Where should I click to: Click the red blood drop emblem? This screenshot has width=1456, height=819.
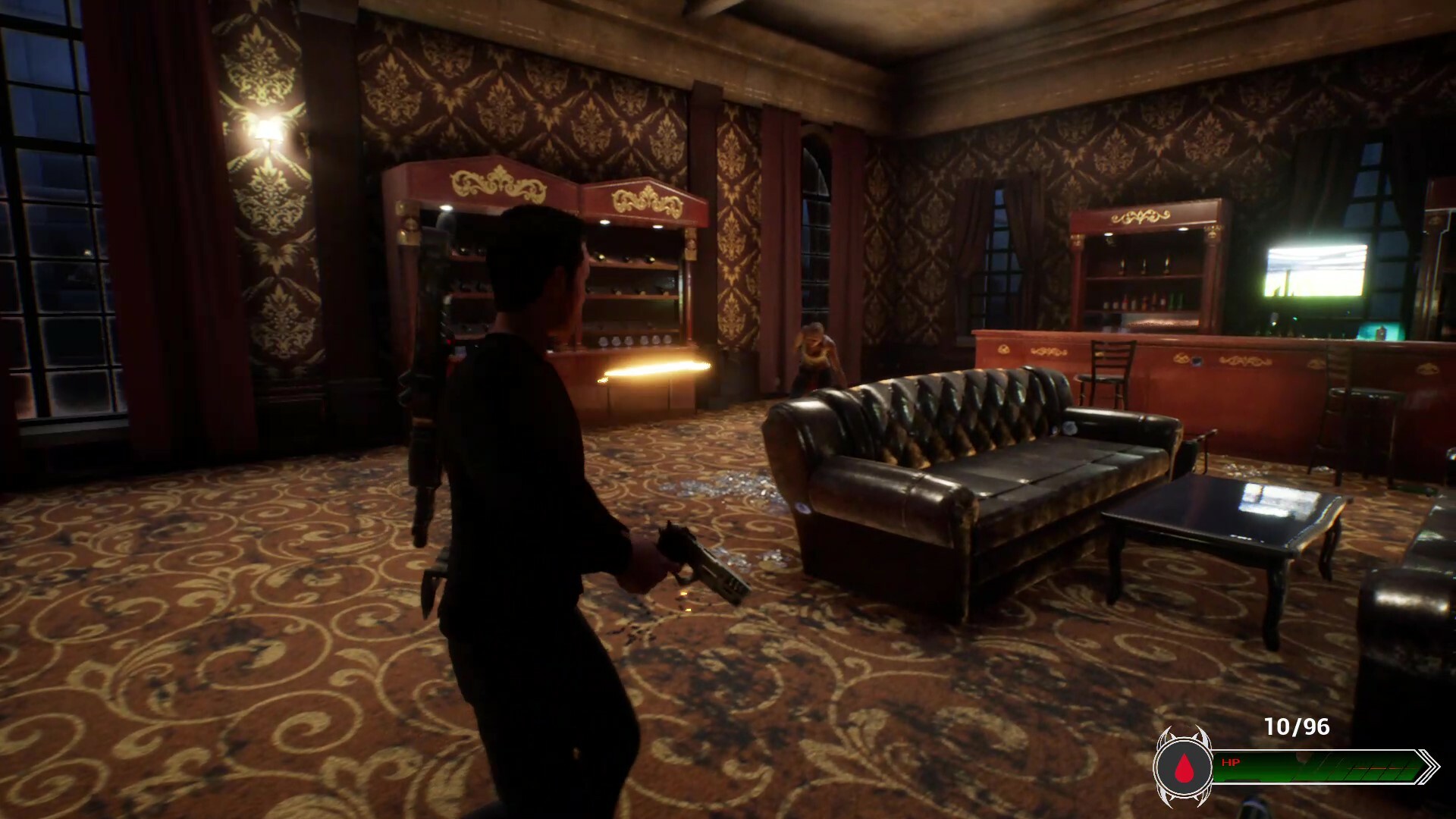[1183, 769]
